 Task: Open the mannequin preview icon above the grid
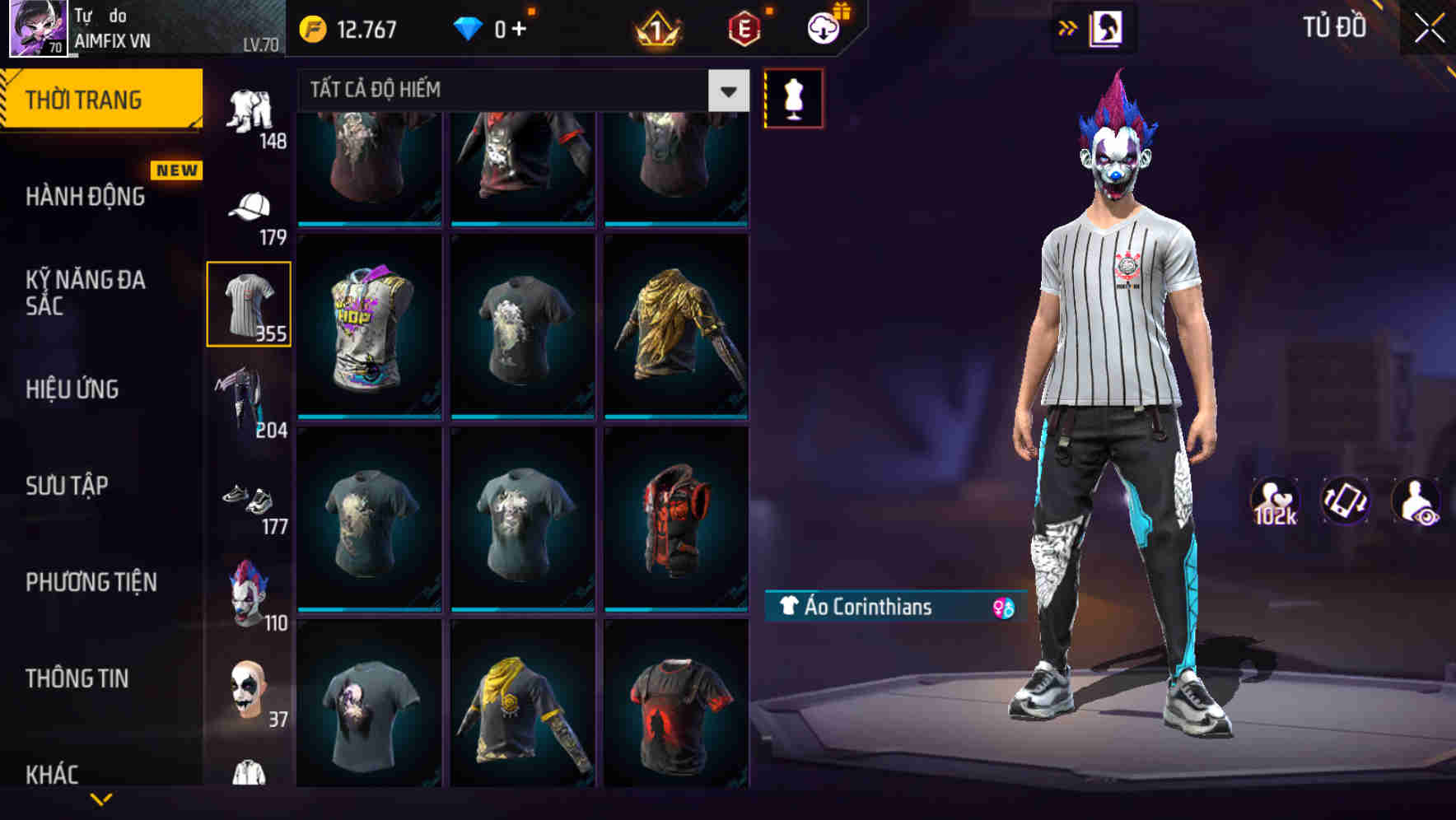click(x=793, y=97)
